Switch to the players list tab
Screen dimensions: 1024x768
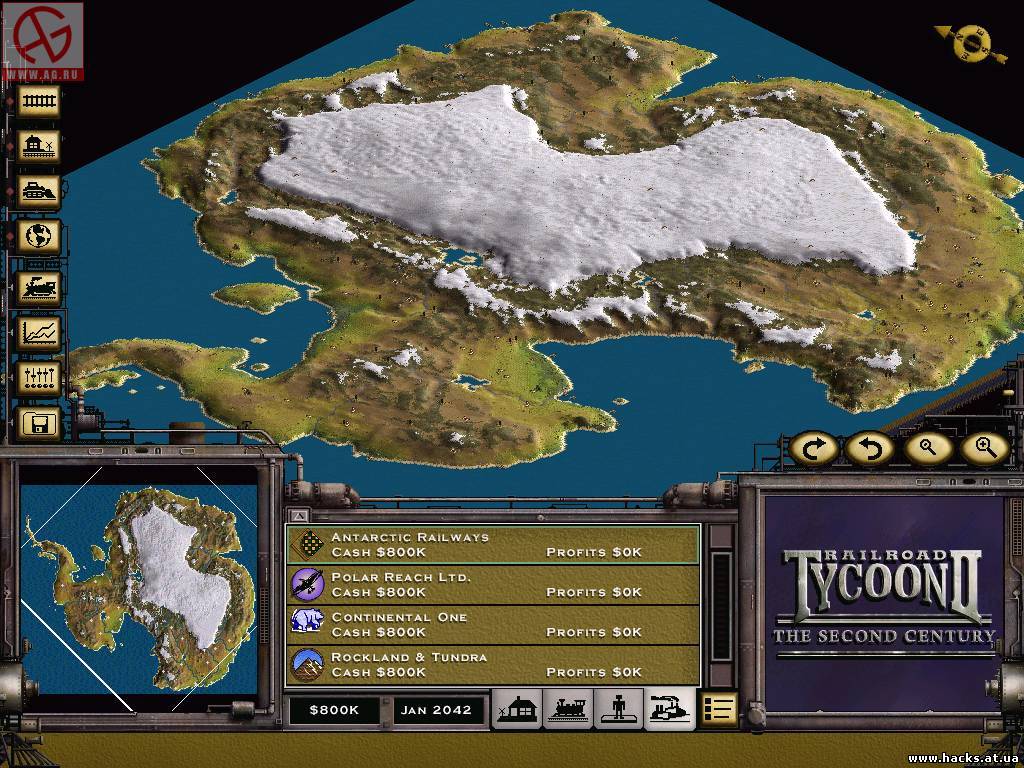point(619,709)
